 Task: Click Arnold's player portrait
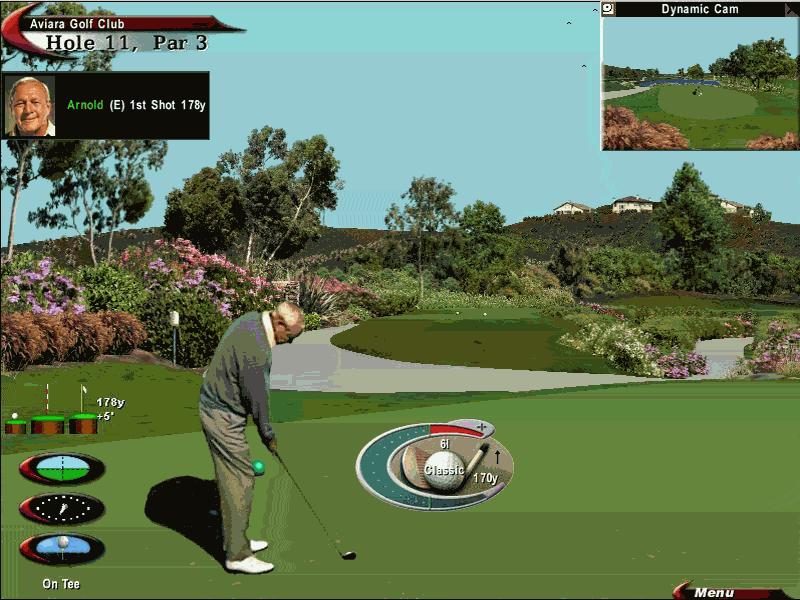coord(30,105)
